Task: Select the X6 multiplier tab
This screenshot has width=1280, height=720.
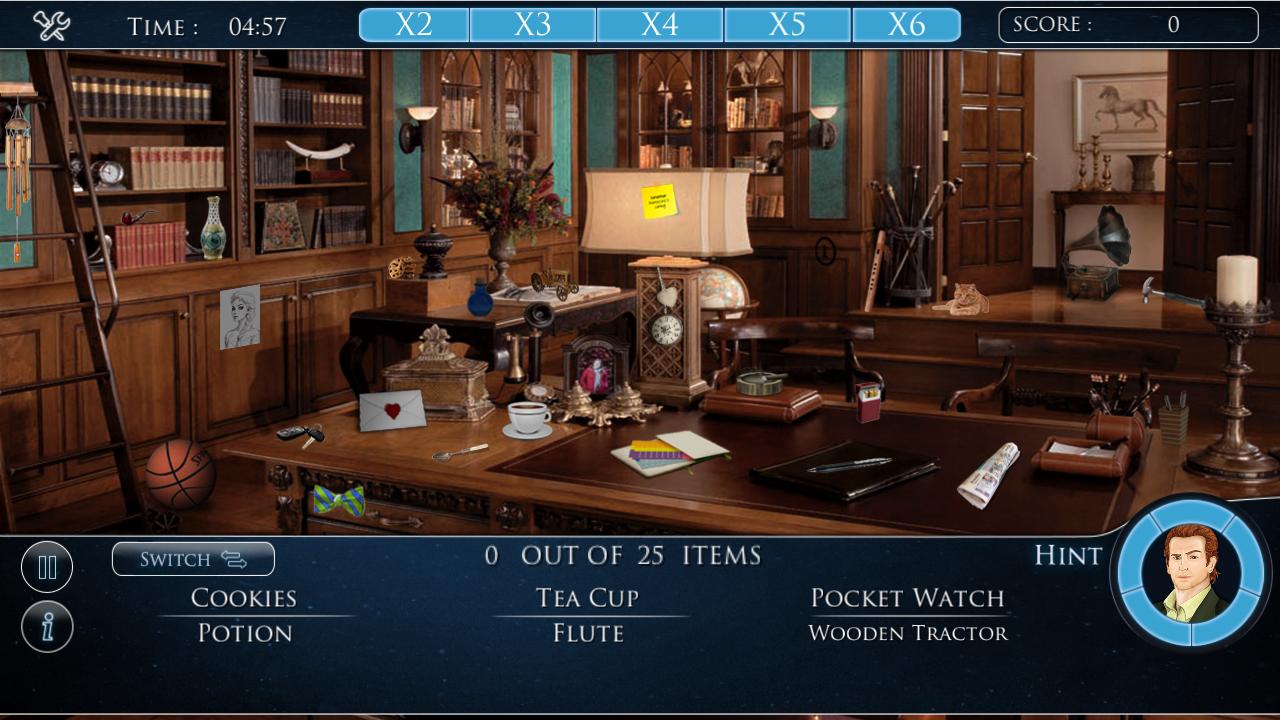Action: (x=908, y=24)
